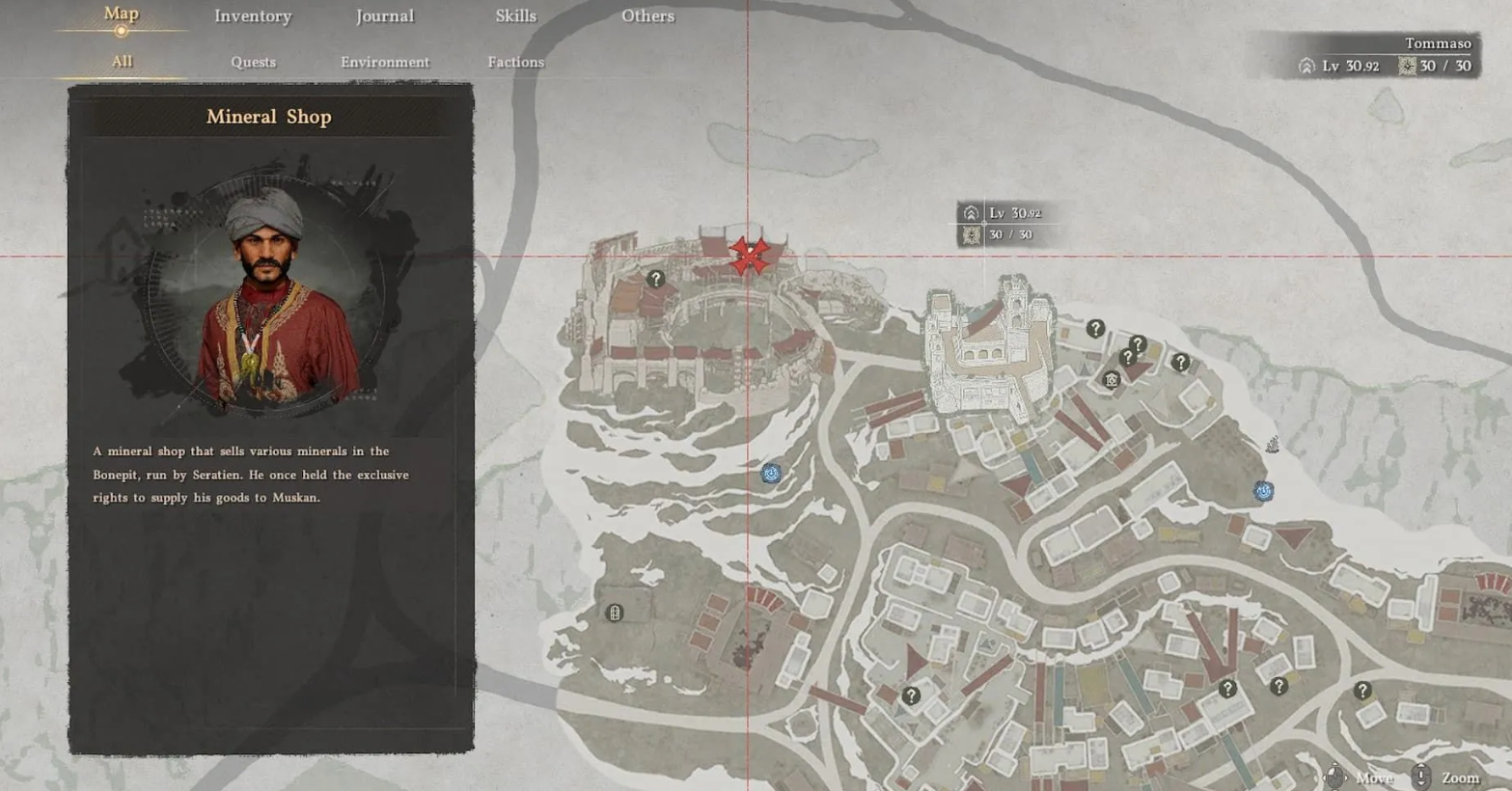Open the Journal tab
Image resolution: width=1512 pixels, height=791 pixels.
(384, 16)
